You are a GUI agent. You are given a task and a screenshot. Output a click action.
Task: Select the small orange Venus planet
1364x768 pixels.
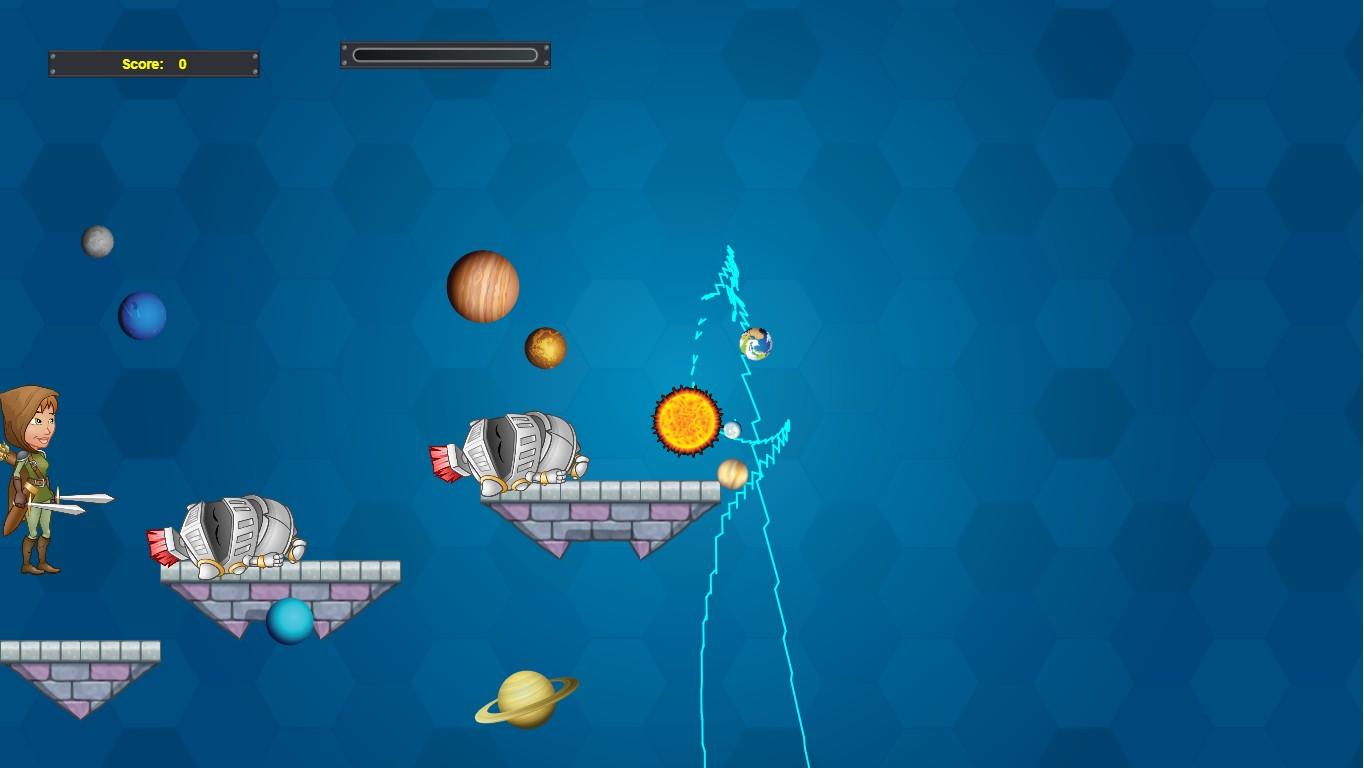(546, 348)
